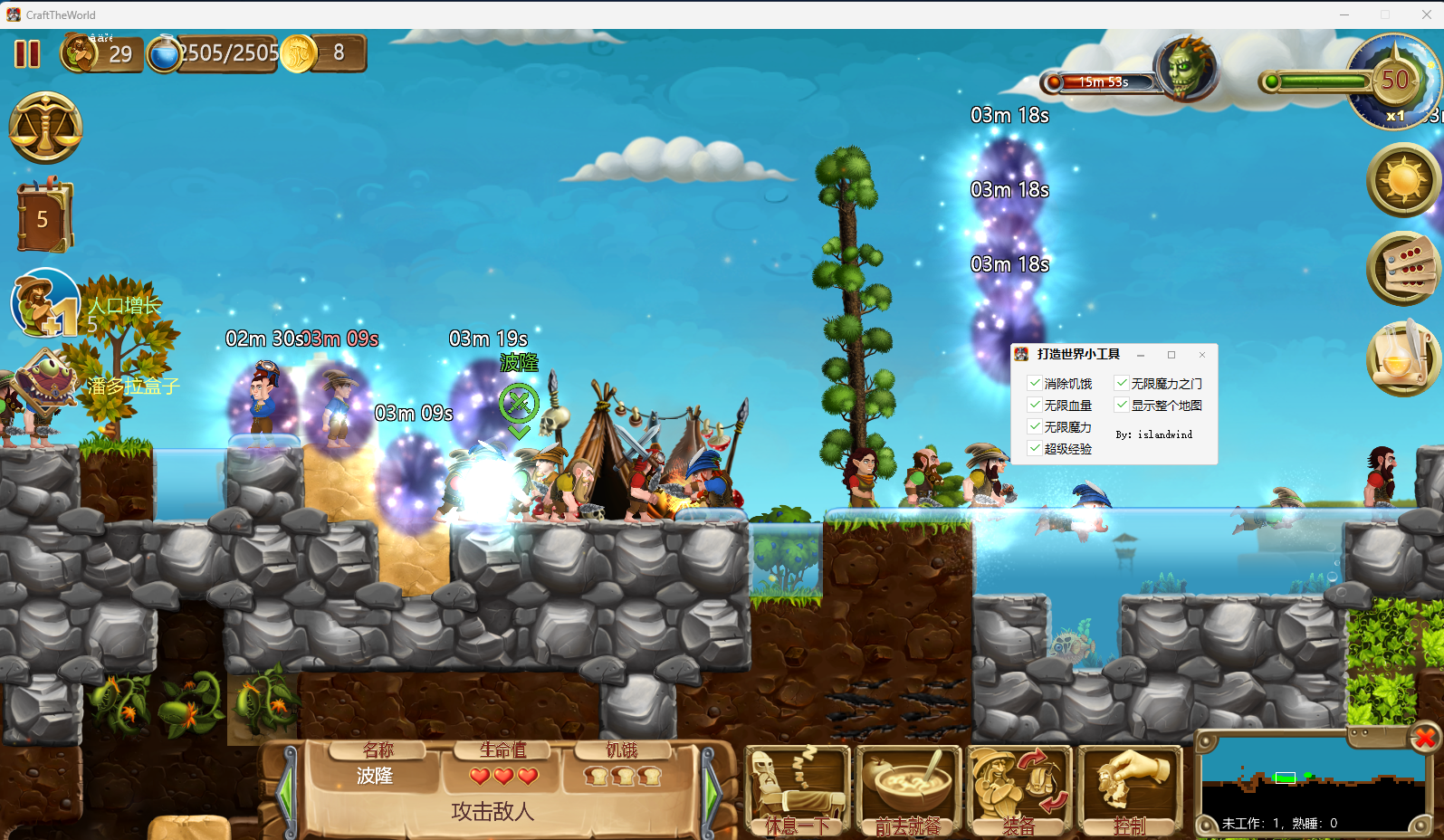This screenshot has width=1444, height=840.
Task: Open the potion and scroll button
Action: click(1403, 358)
